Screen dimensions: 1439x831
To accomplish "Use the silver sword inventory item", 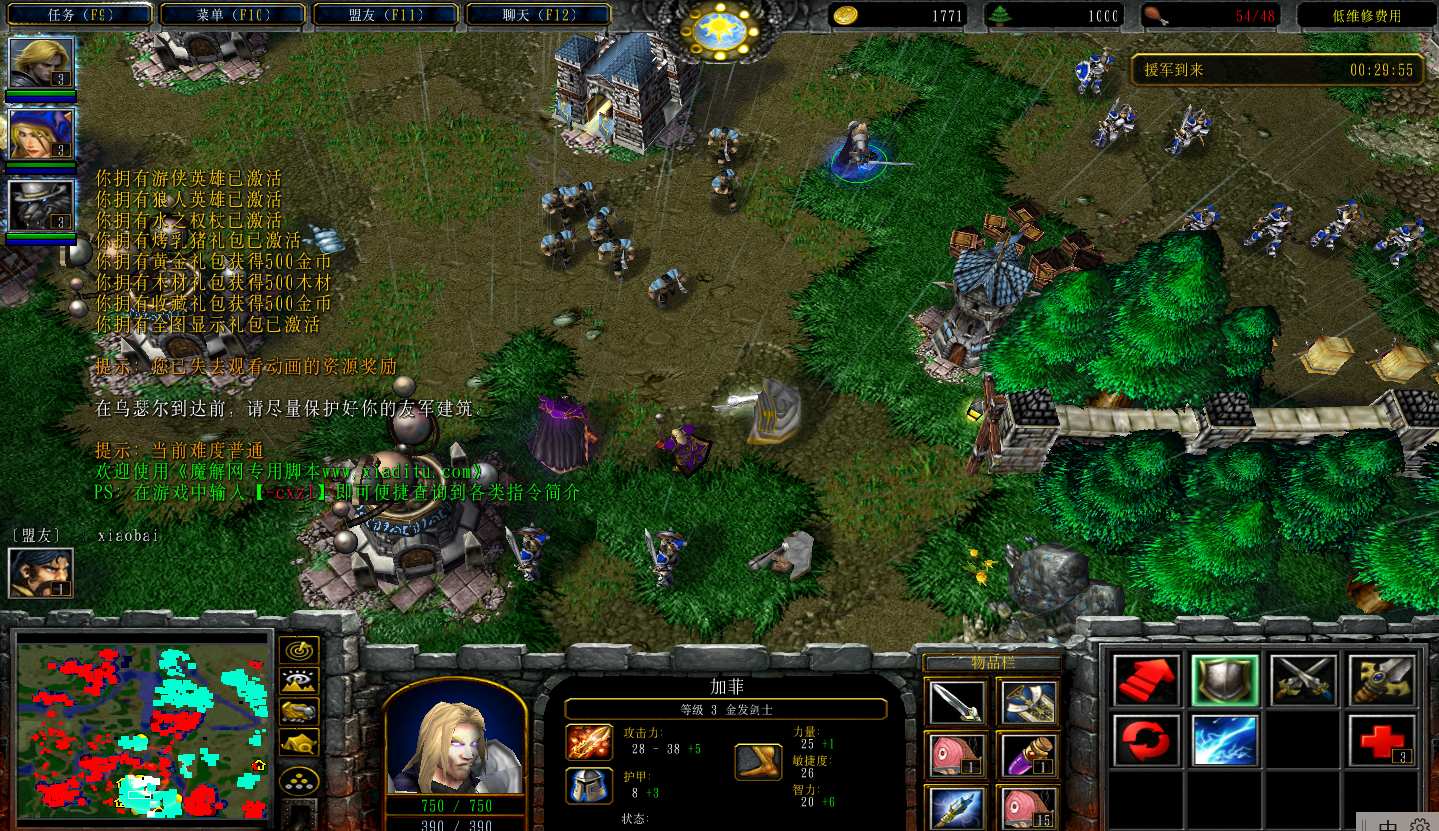I will (956, 703).
